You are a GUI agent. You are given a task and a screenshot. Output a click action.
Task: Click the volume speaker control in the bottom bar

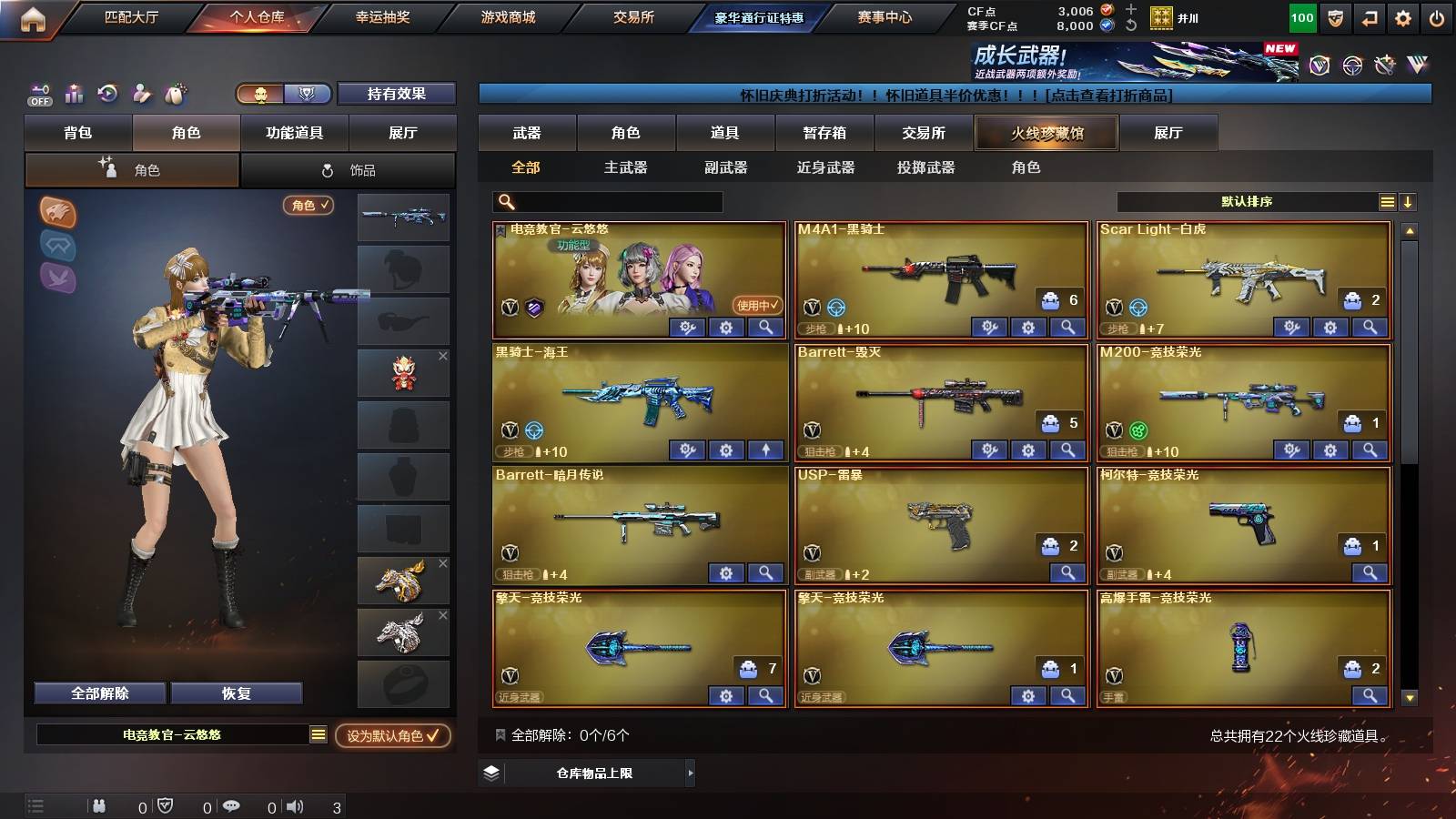coord(292,804)
